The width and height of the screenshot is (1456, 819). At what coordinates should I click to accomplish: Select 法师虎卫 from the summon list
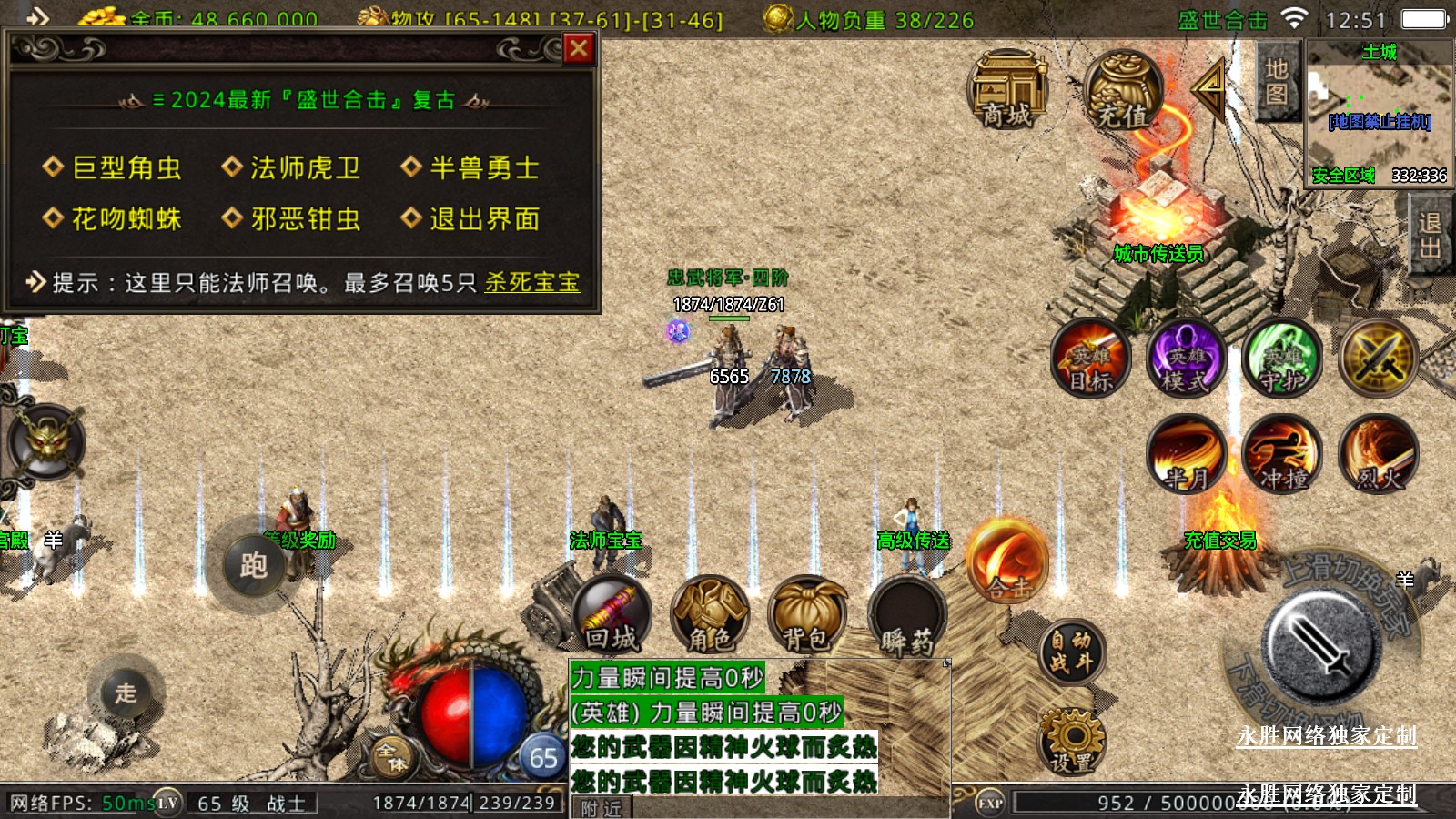pos(304,168)
